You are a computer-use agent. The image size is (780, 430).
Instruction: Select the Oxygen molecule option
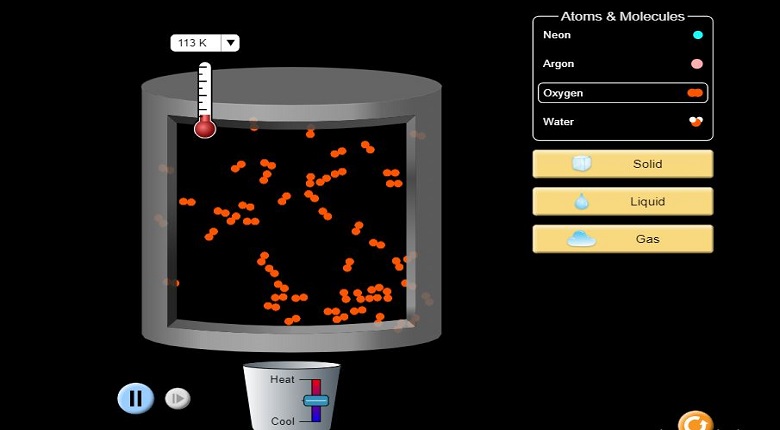622,93
